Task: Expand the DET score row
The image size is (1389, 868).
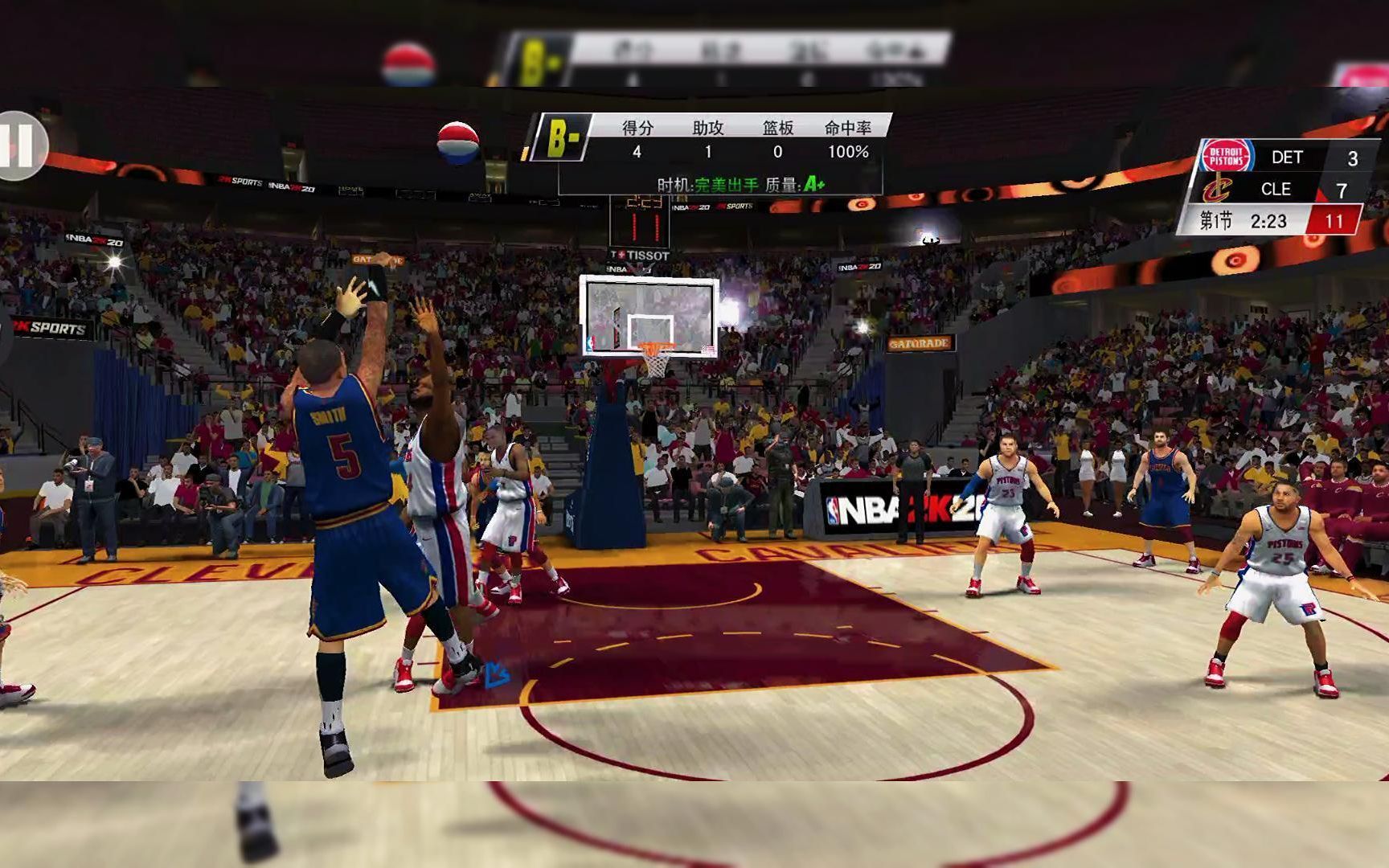Action: 1289,158
